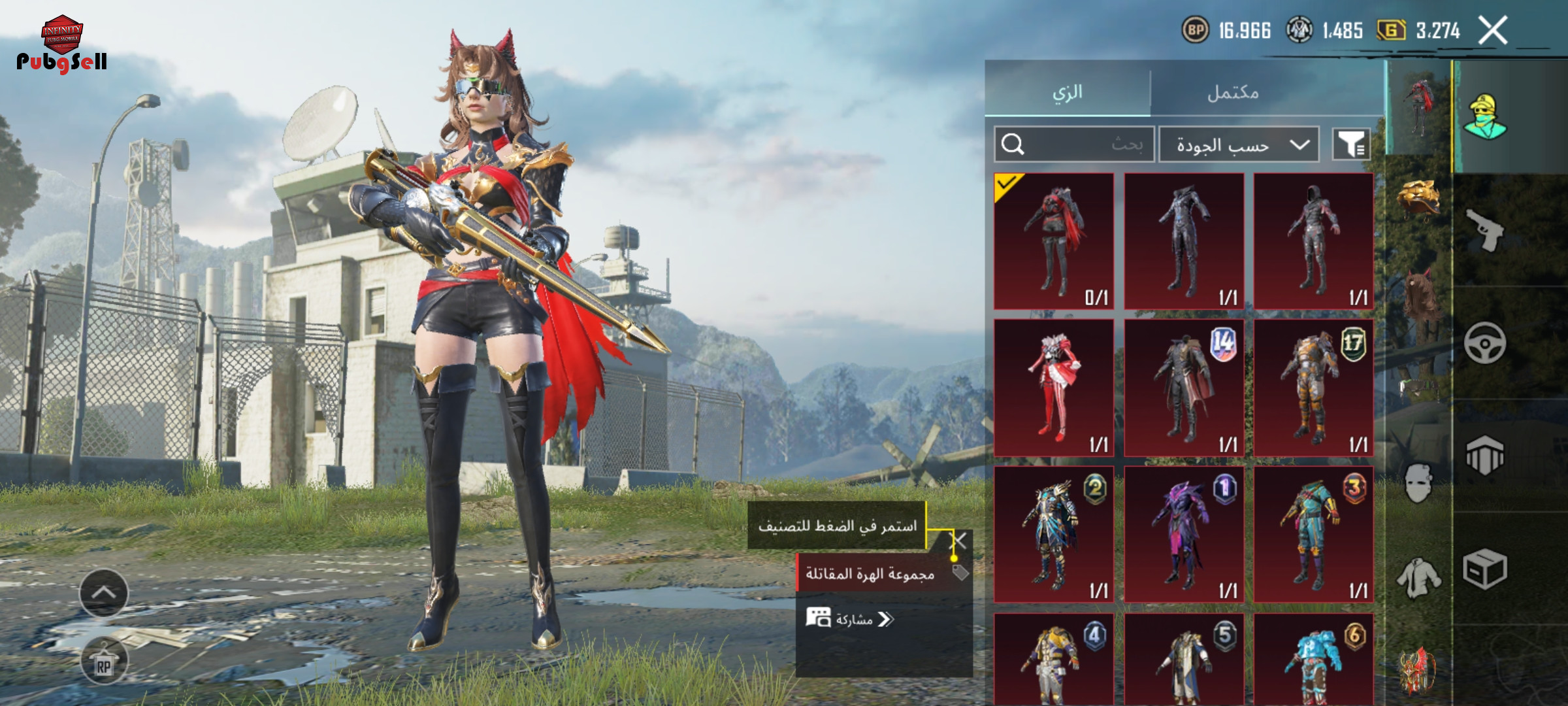Screen dimensions: 1568x706
Task: Select the purple outfit with badge 1
Action: (1184, 534)
